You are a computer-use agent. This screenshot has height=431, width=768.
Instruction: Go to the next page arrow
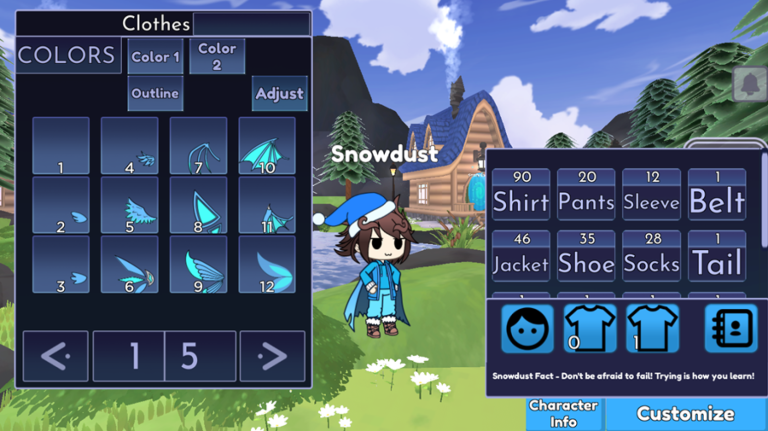270,356
